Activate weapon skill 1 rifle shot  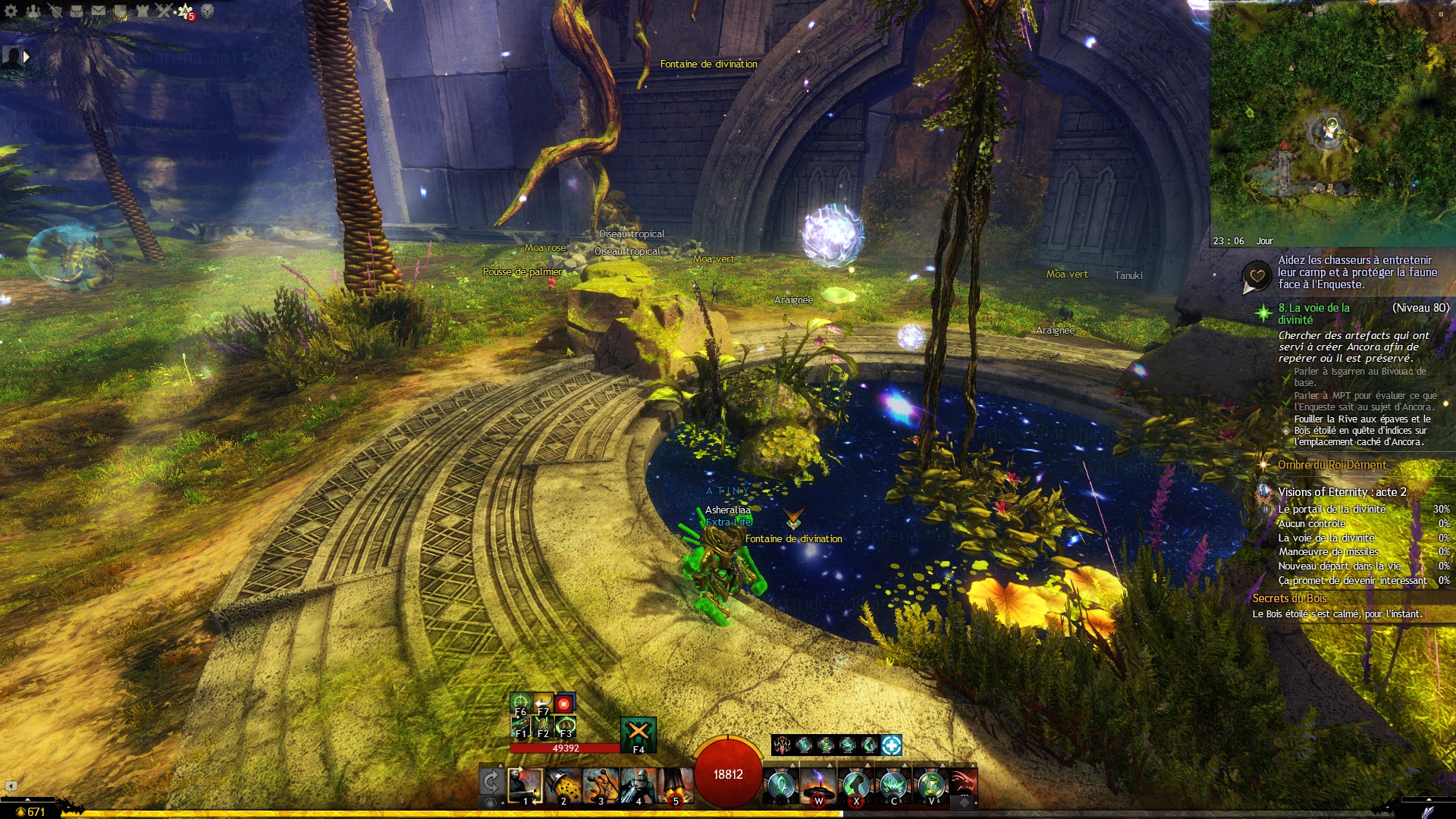pos(525,785)
